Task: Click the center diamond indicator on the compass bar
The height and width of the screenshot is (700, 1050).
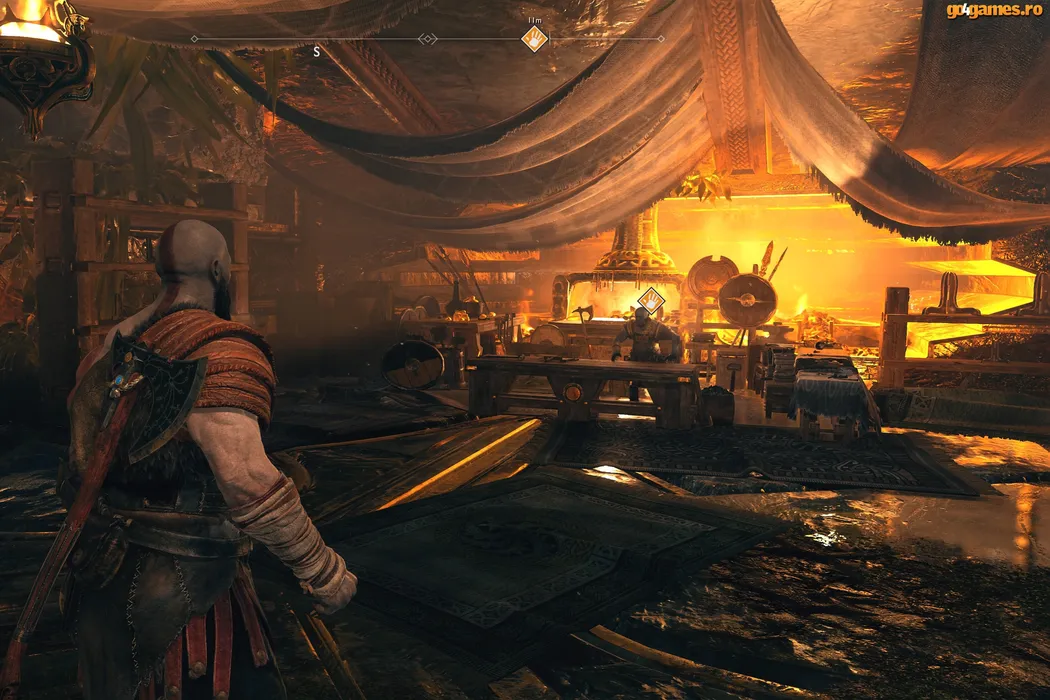Action: pos(427,39)
